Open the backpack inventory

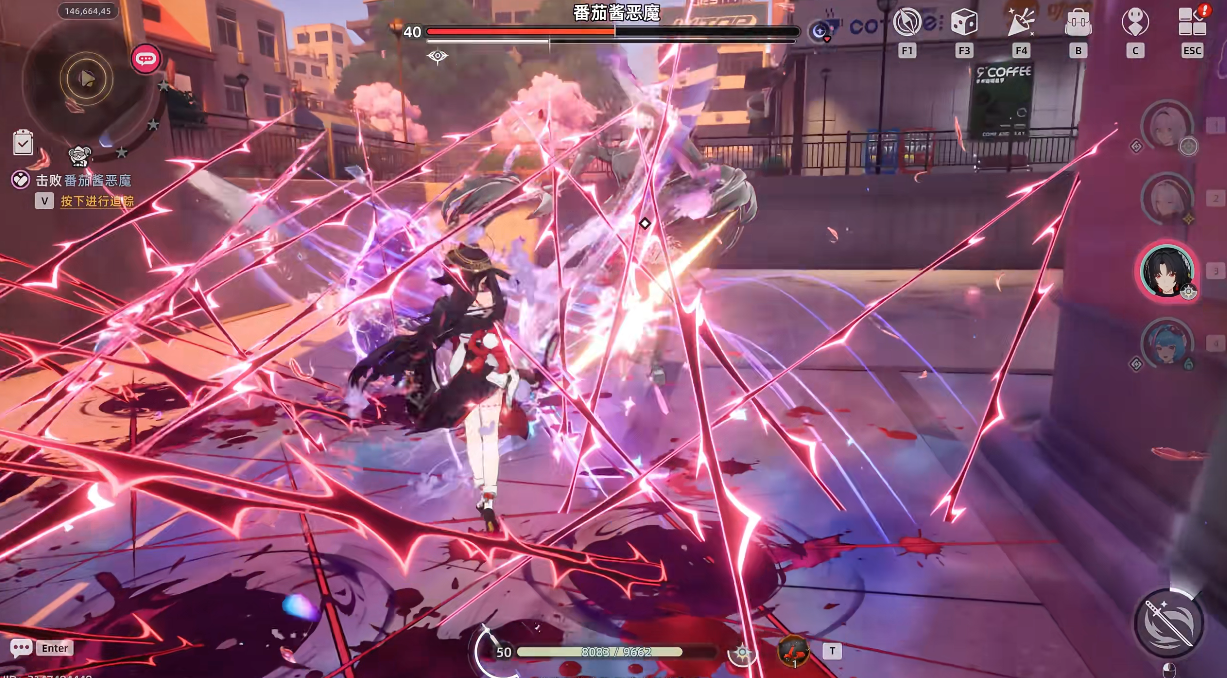click(1078, 22)
